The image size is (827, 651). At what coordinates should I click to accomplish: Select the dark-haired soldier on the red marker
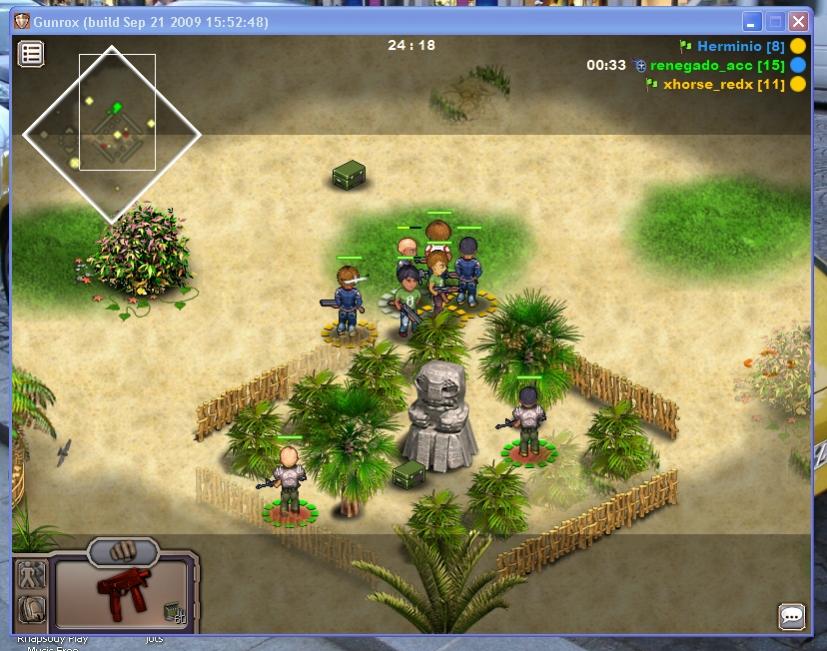pyautogui.click(x=527, y=420)
